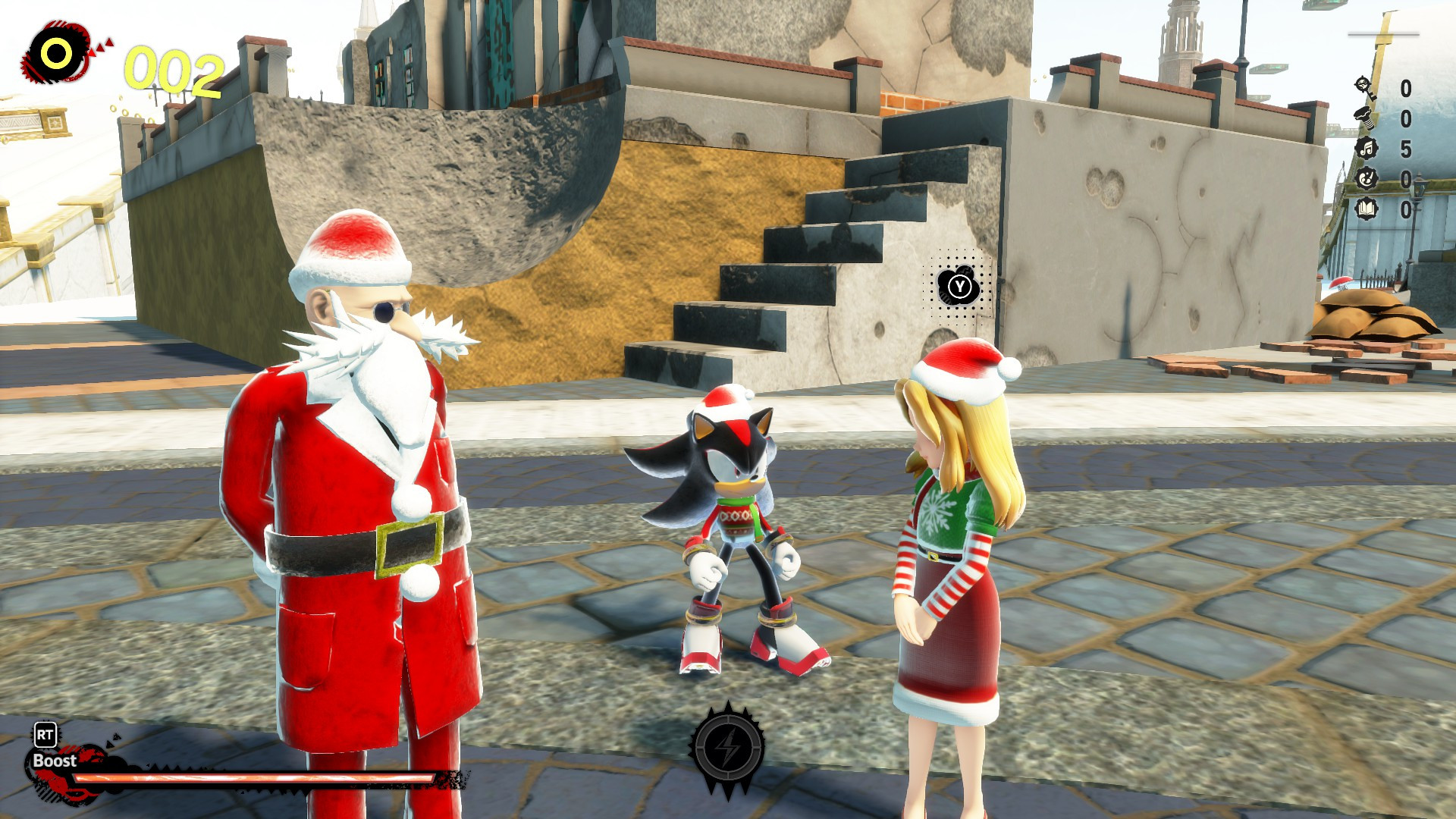Screen dimensions: 1456x819
Task: Open the journal book collectible icon
Action: click(x=1367, y=208)
